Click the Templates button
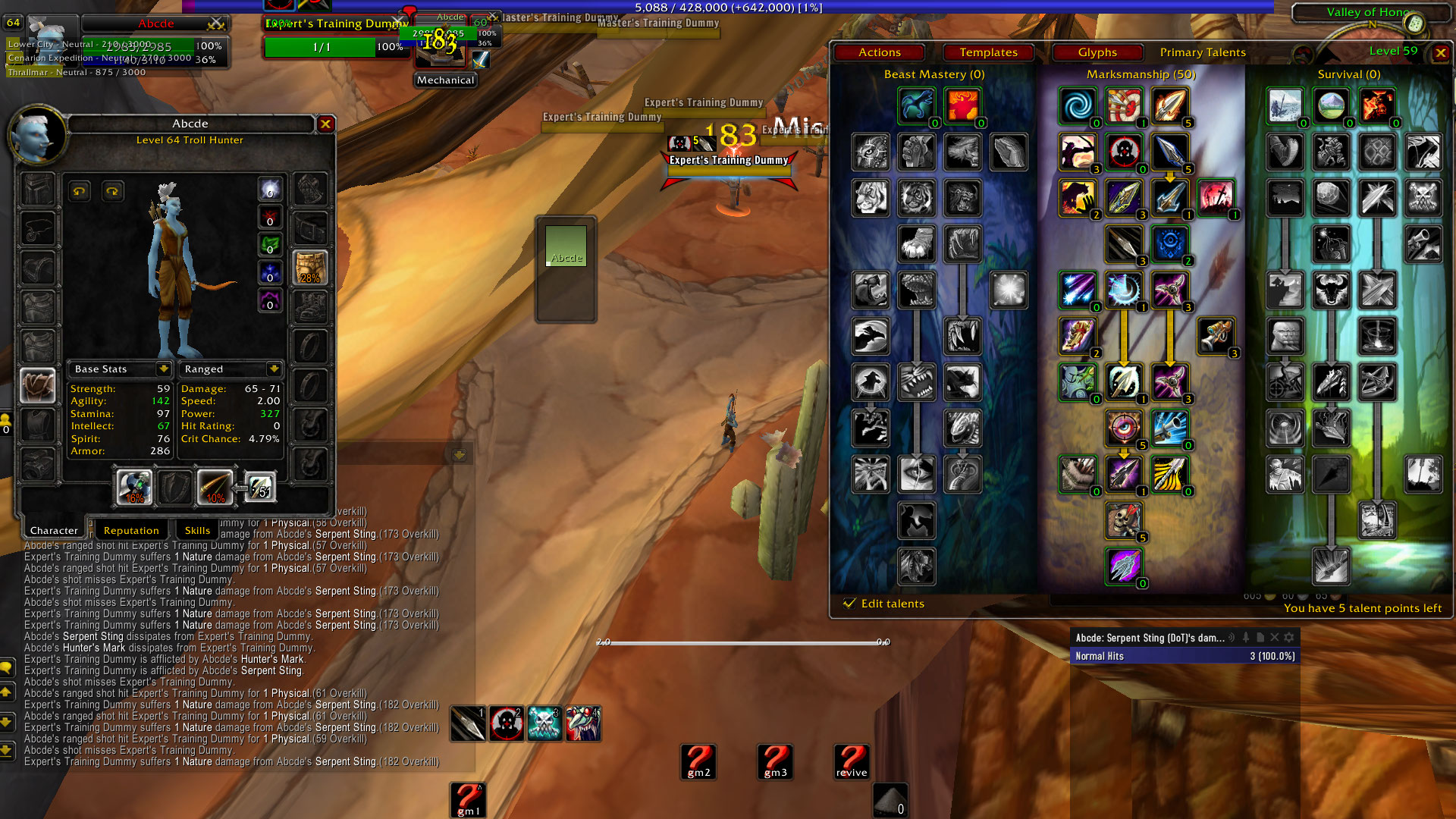Image resolution: width=1456 pixels, height=819 pixels. (988, 52)
